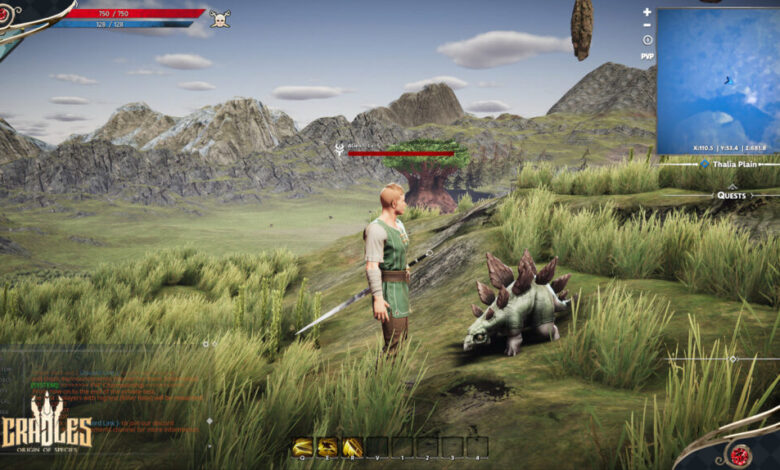The width and height of the screenshot is (780, 470).
Task: Toggle the PVP mode button
Action: click(x=647, y=56)
